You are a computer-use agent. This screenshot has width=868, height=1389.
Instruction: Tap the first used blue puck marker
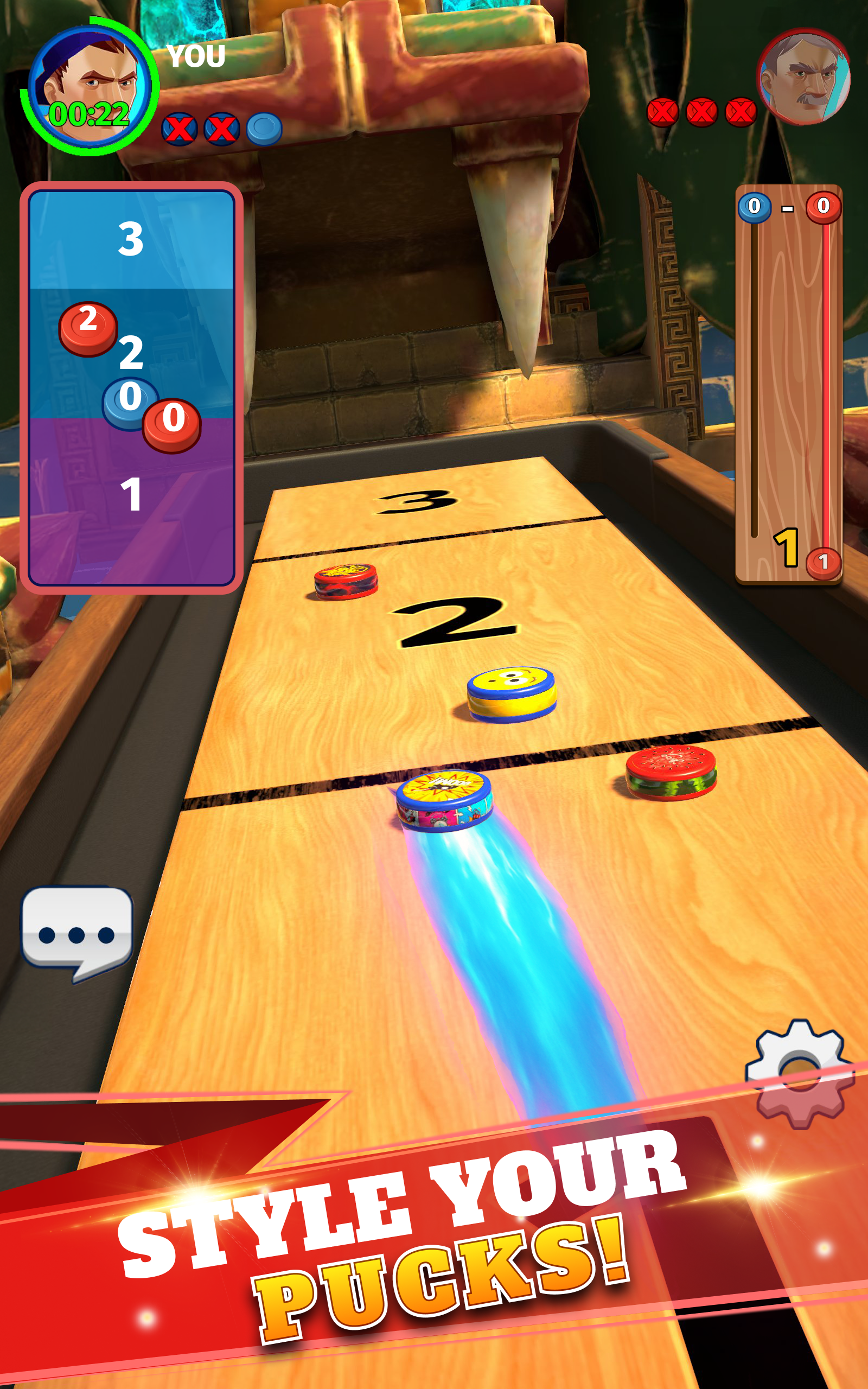click(x=179, y=128)
